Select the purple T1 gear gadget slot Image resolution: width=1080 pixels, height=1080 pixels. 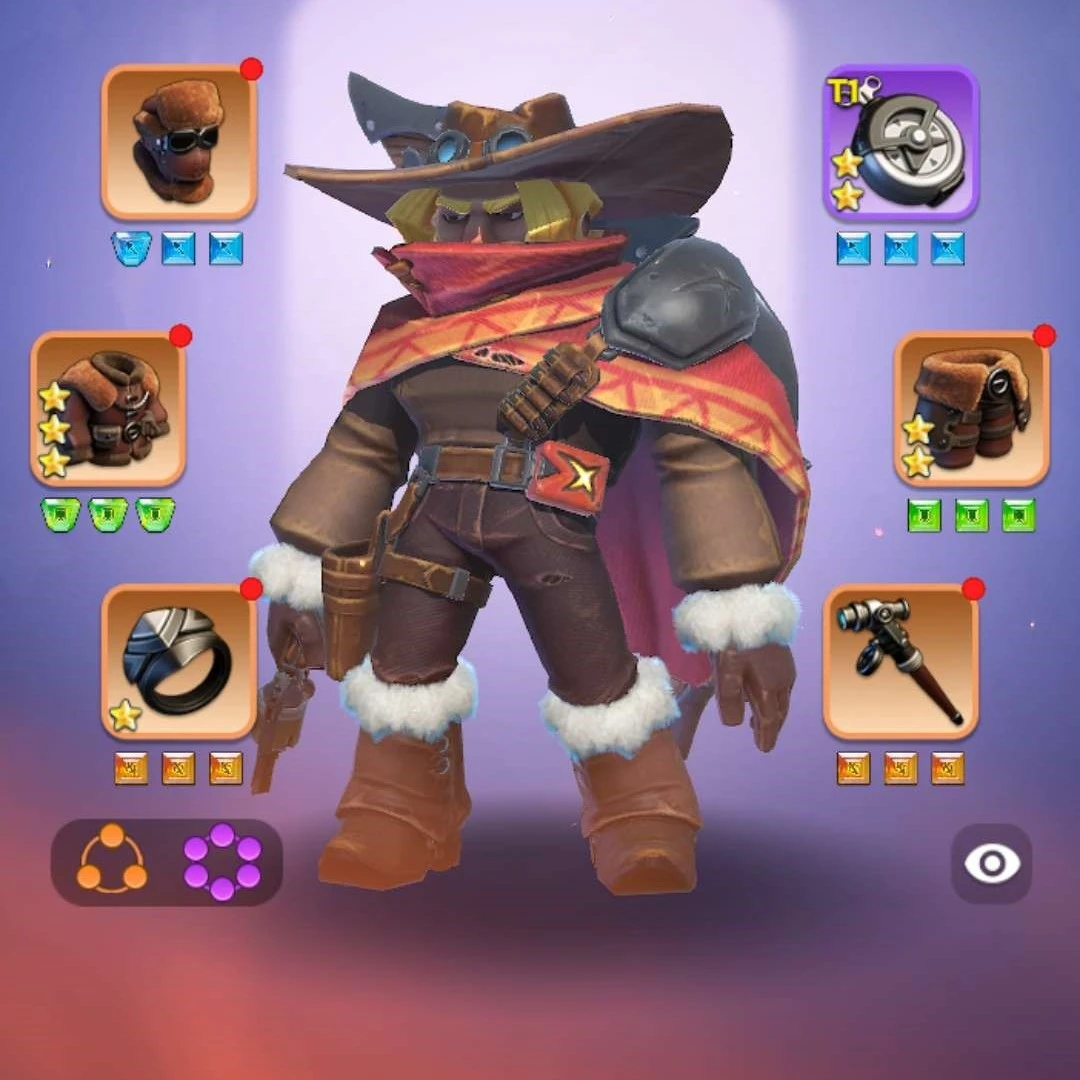pyautogui.click(x=900, y=142)
